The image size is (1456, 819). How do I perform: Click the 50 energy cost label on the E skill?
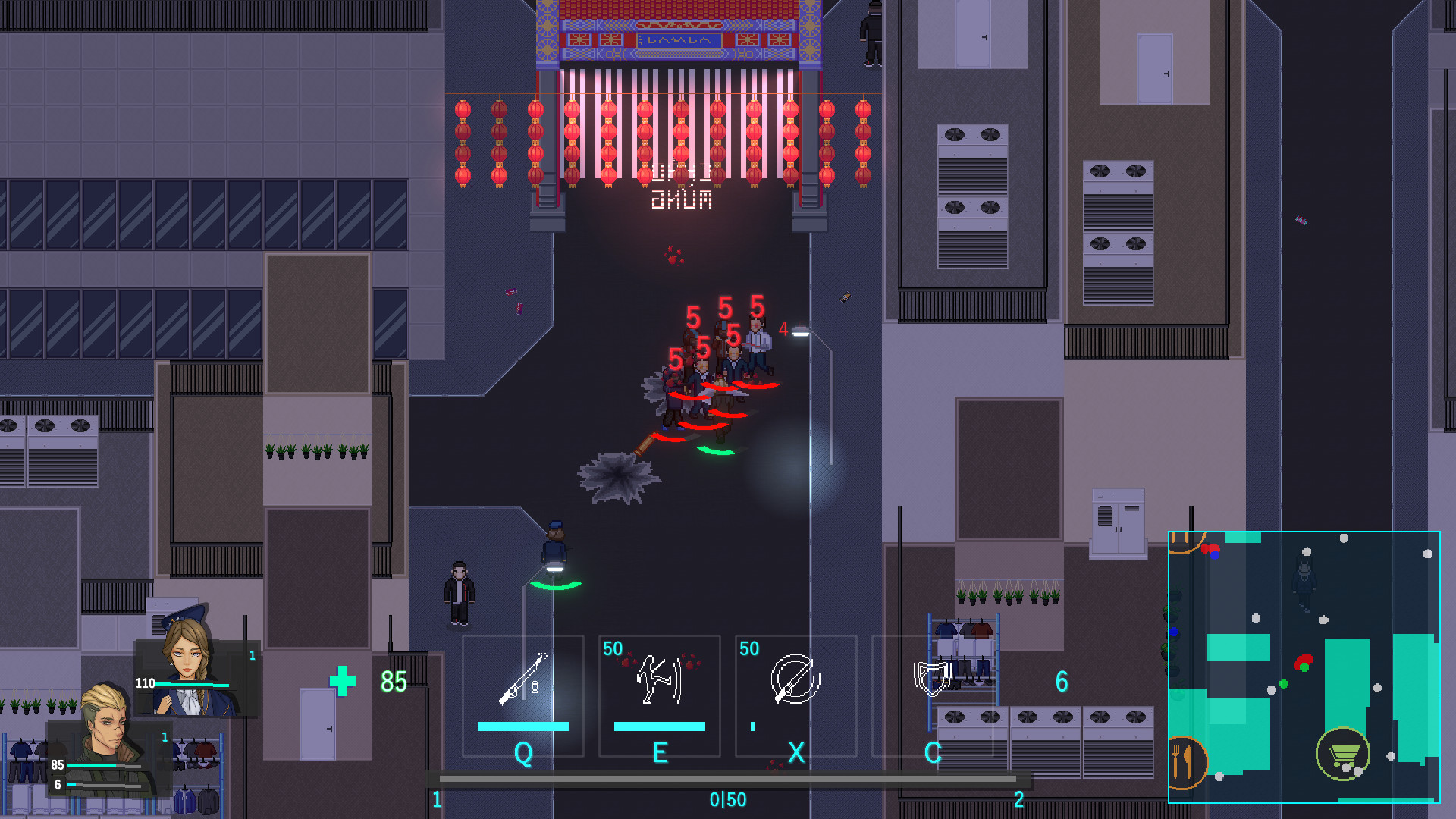[x=611, y=650]
